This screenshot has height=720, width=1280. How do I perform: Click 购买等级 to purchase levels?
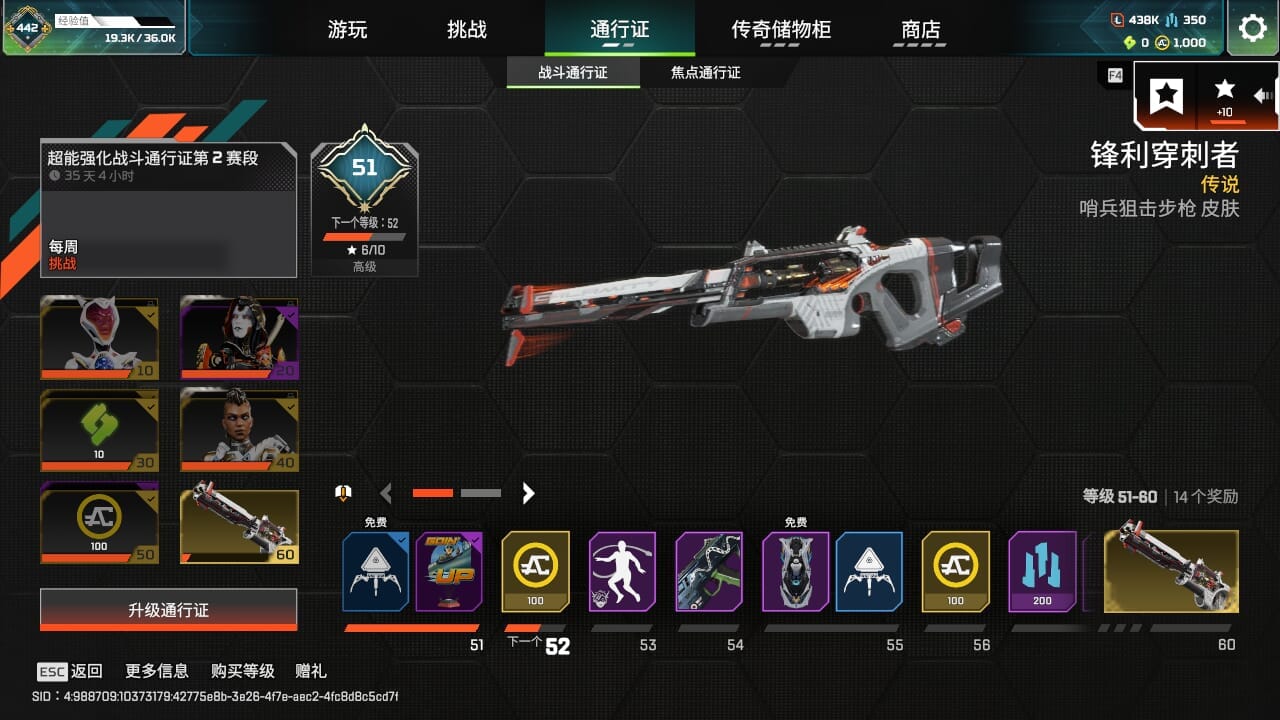[242, 671]
